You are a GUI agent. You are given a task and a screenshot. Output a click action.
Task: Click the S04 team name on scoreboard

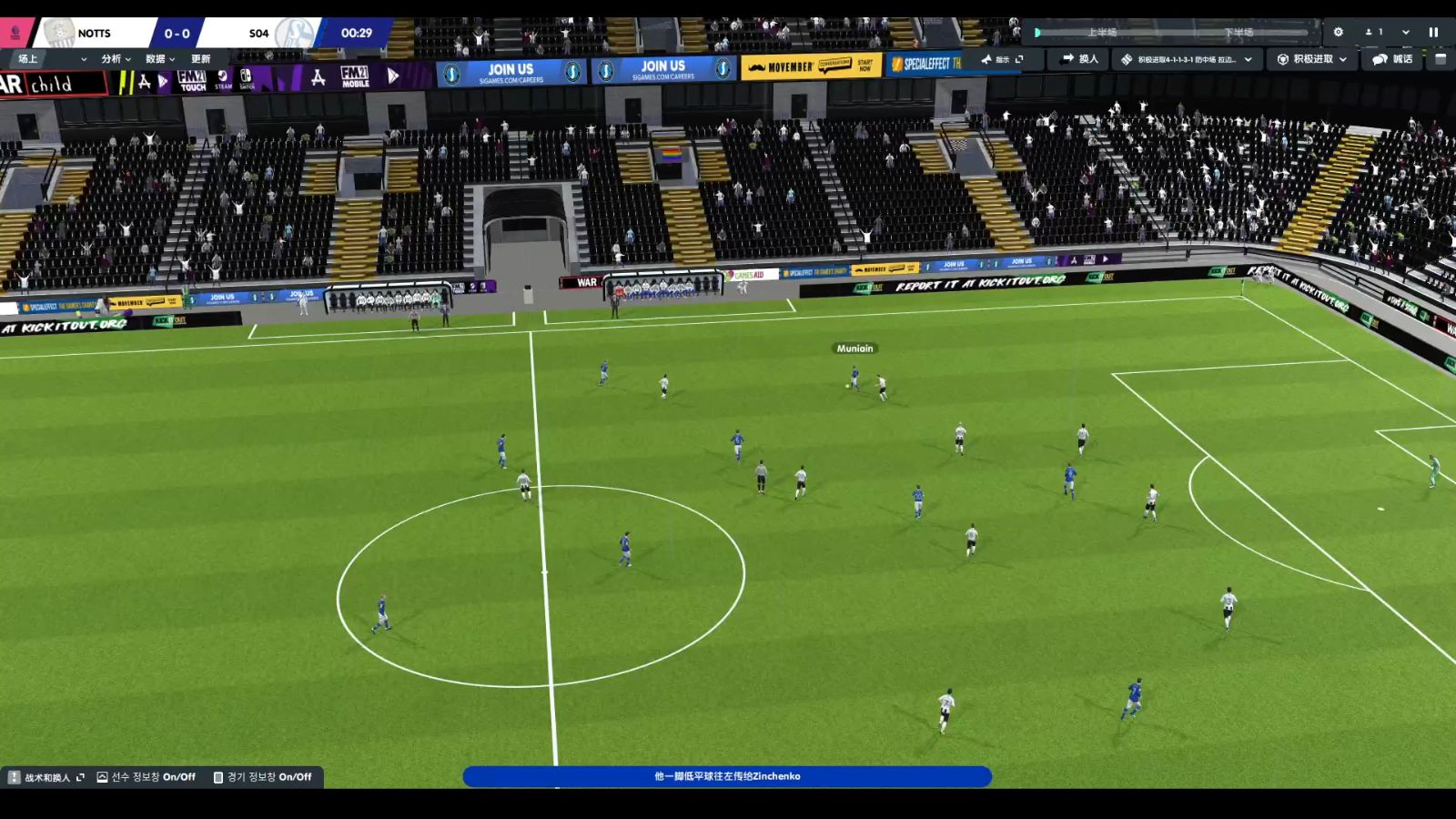[258, 34]
